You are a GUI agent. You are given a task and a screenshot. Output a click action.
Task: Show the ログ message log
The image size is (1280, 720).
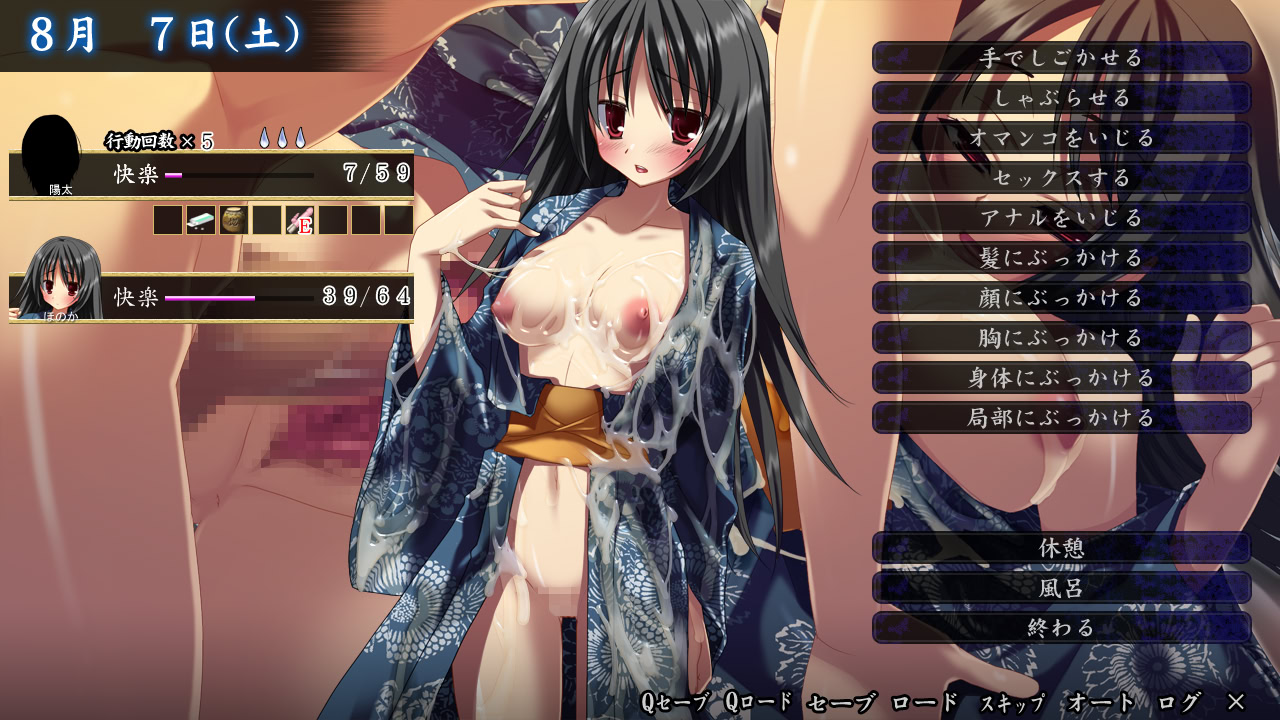click(x=1178, y=702)
